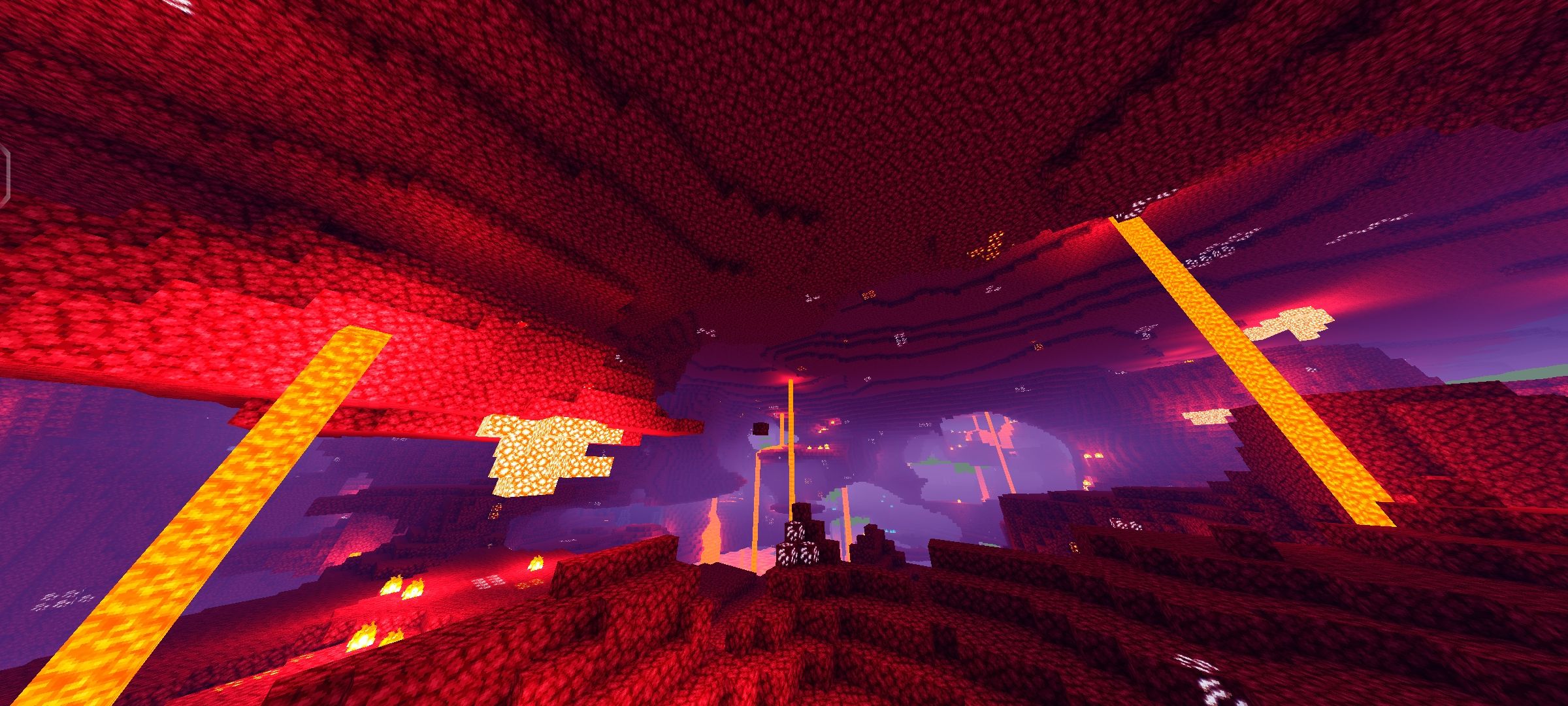Open the hexagonal floating overlay handle

tap(4, 173)
